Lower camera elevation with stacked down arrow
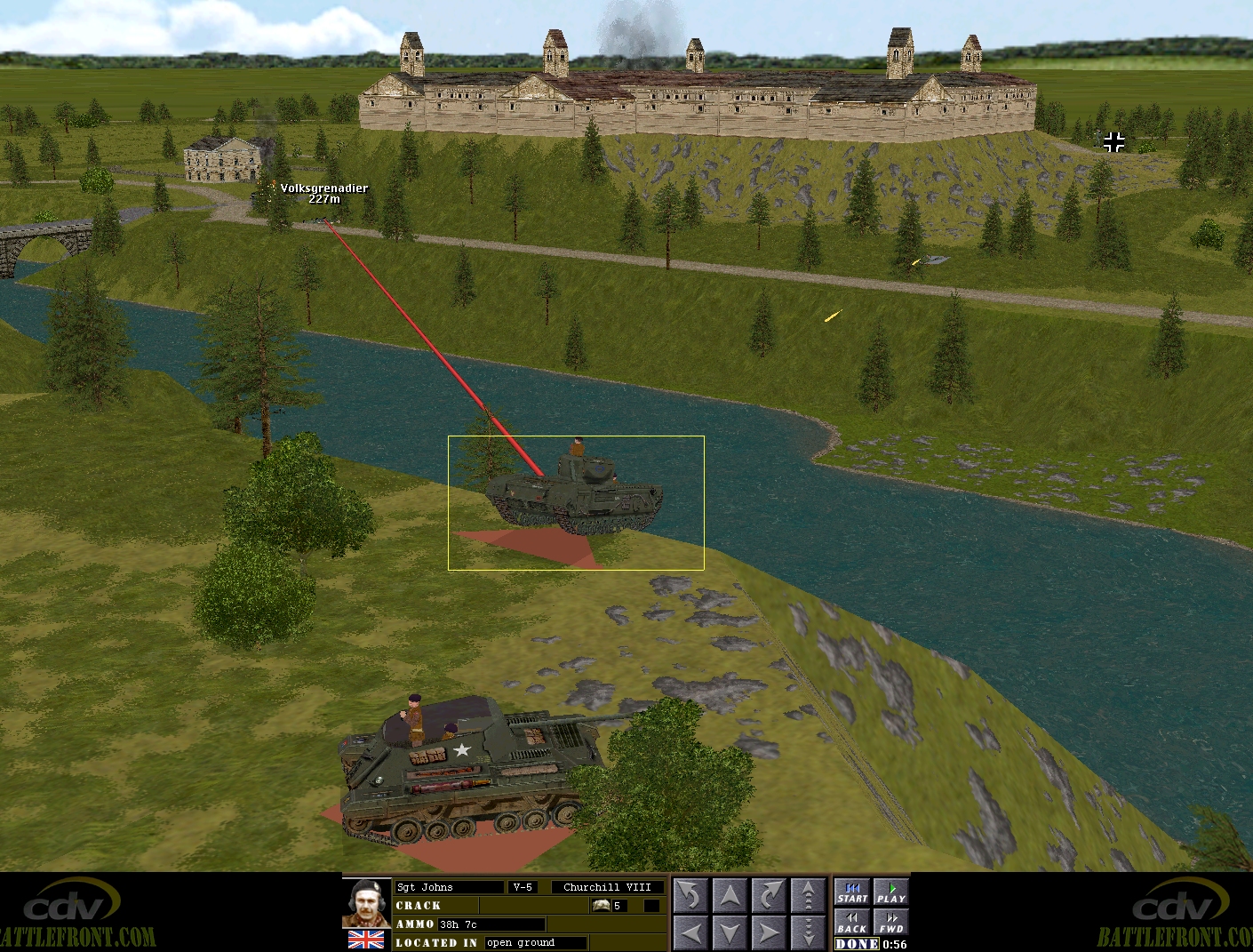 (x=808, y=933)
